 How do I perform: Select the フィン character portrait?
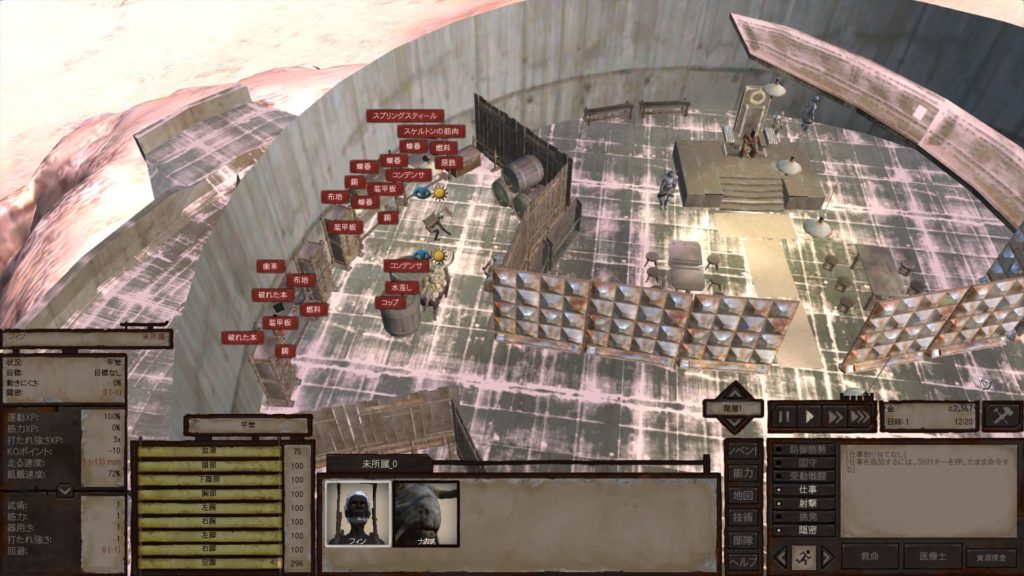357,512
